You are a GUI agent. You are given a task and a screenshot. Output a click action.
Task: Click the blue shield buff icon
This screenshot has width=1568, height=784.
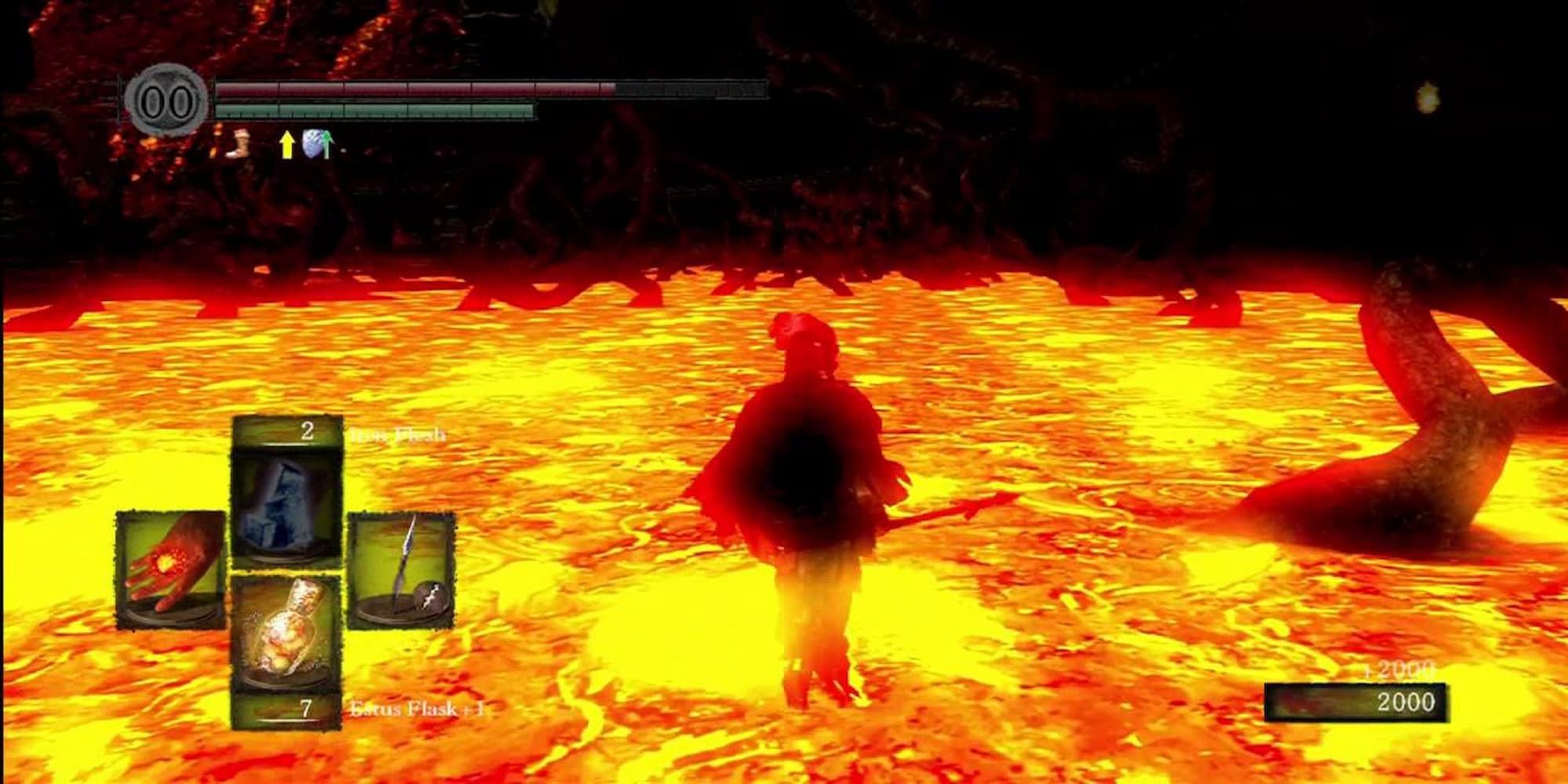[310, 141]
